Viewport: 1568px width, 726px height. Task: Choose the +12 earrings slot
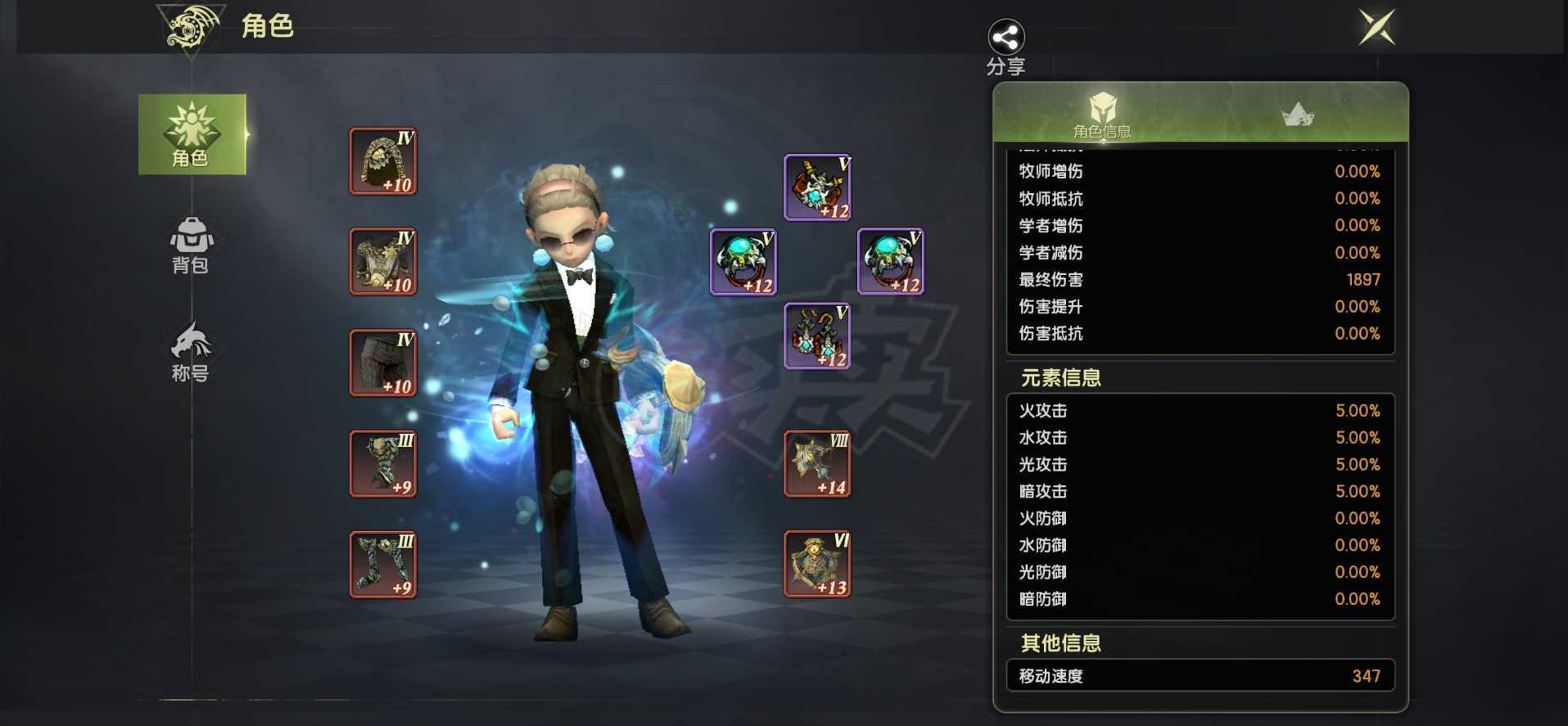(817, 336)
